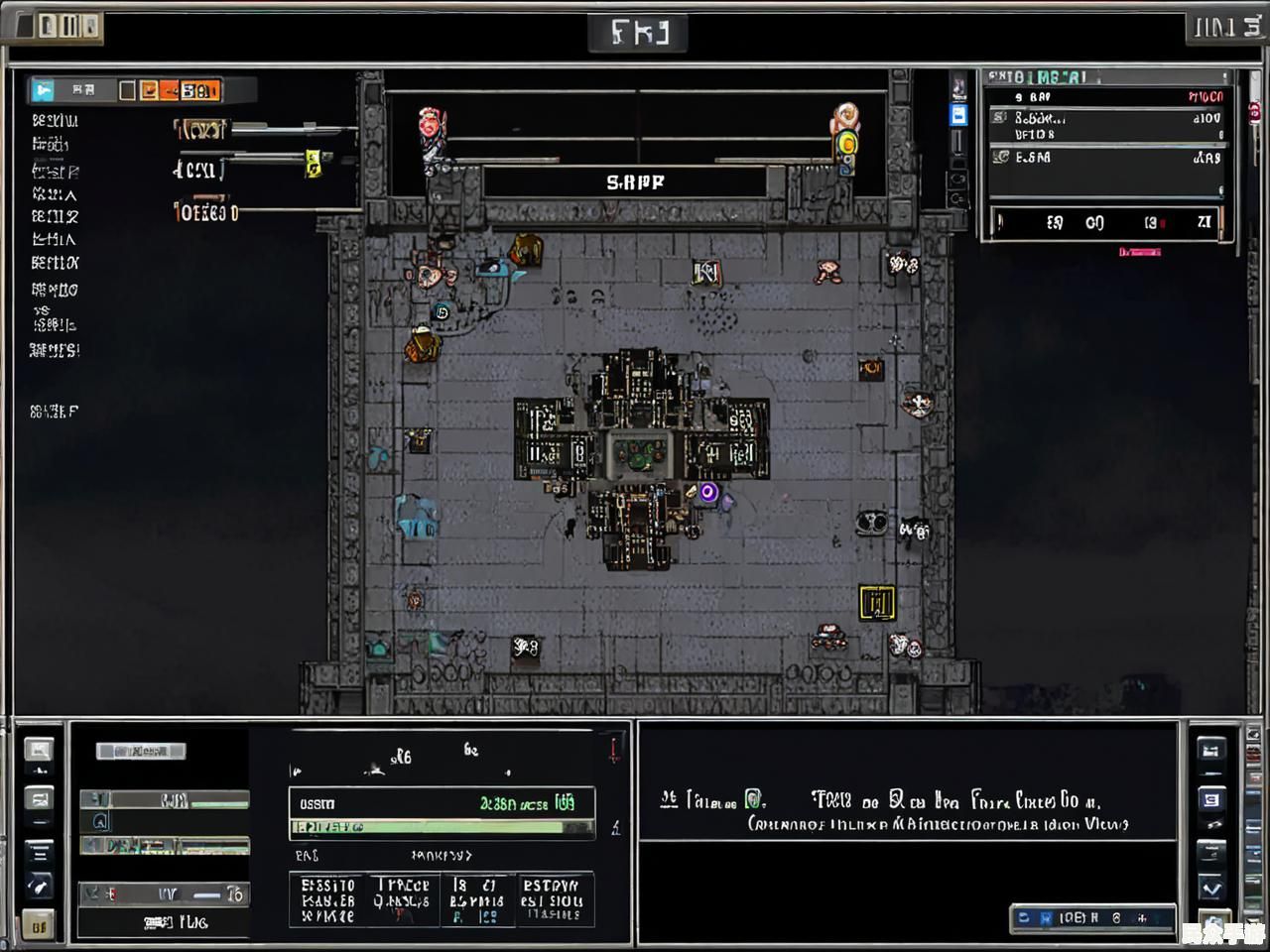Open the top-left corner menu button
Viewport: 1270px width, 952px height.
point(59,26)
